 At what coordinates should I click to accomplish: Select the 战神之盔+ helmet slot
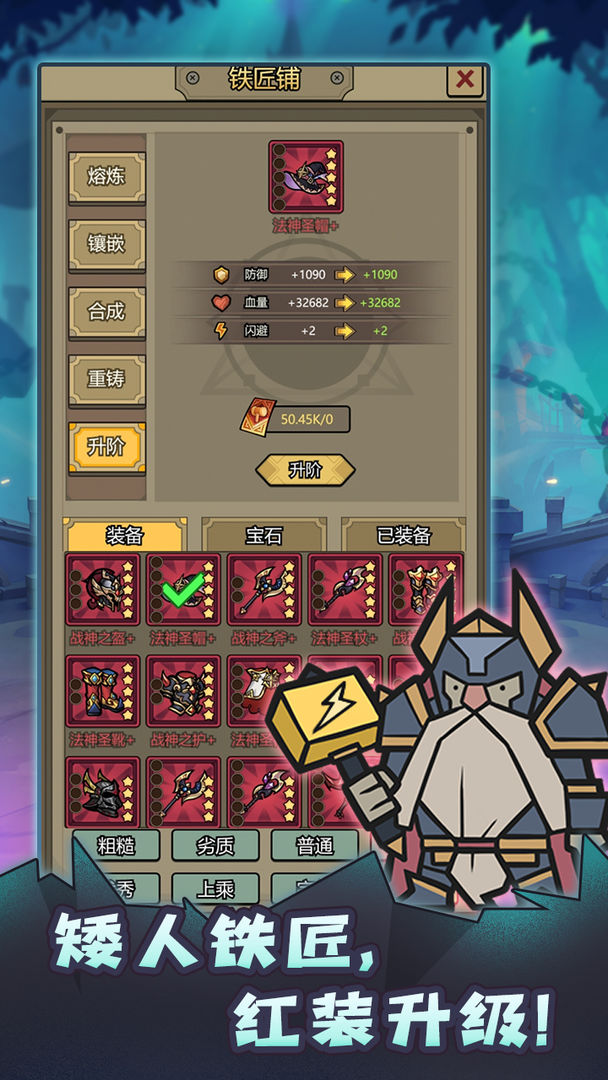tap(103, 590)
